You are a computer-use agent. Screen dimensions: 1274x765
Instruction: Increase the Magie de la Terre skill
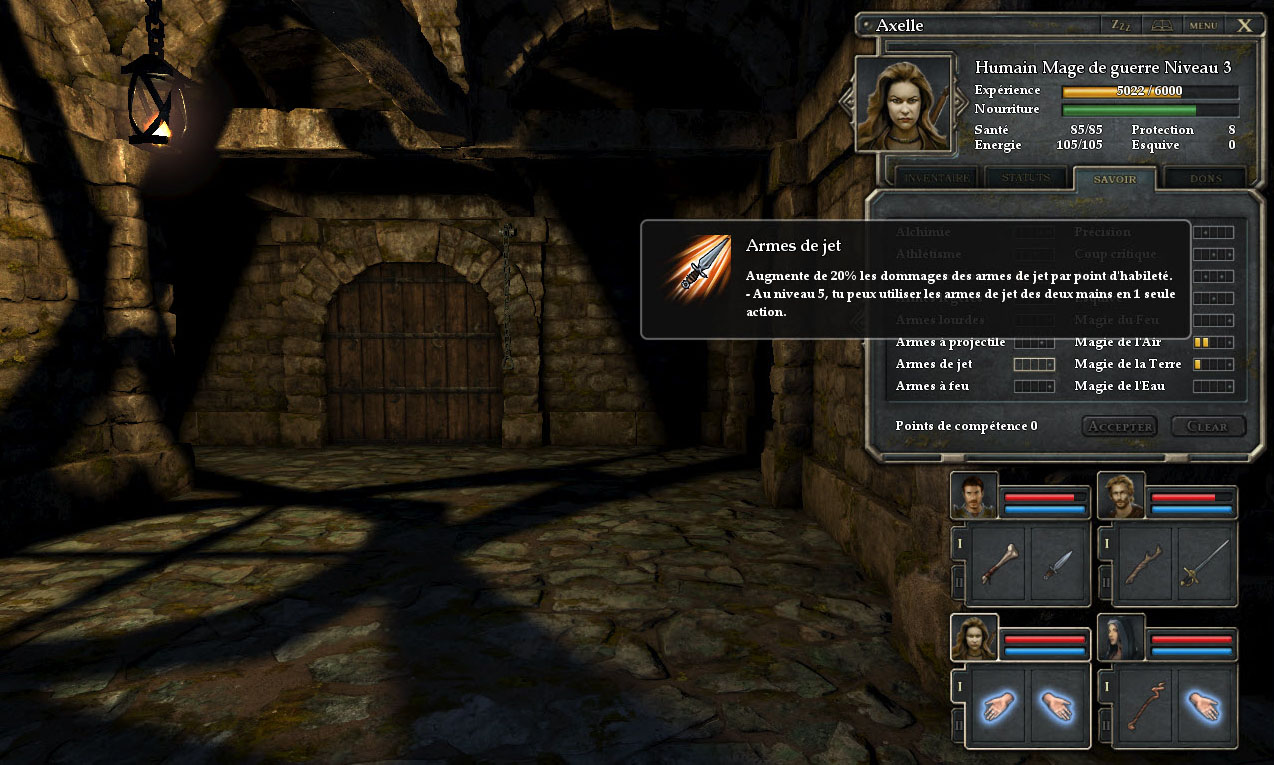tap(1213, 364)
